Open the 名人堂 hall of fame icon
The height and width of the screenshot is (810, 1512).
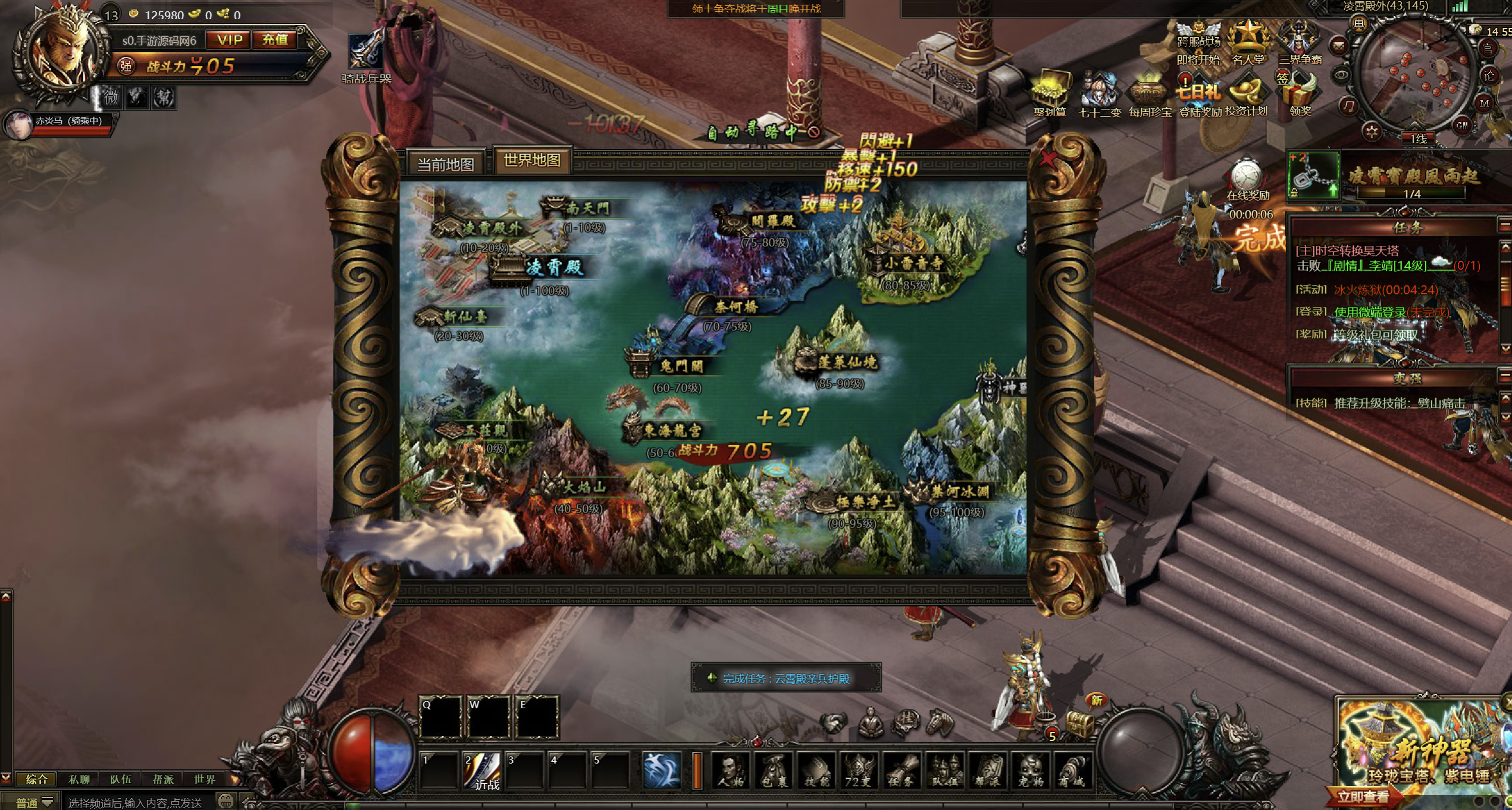click(x=1248, y=43)
